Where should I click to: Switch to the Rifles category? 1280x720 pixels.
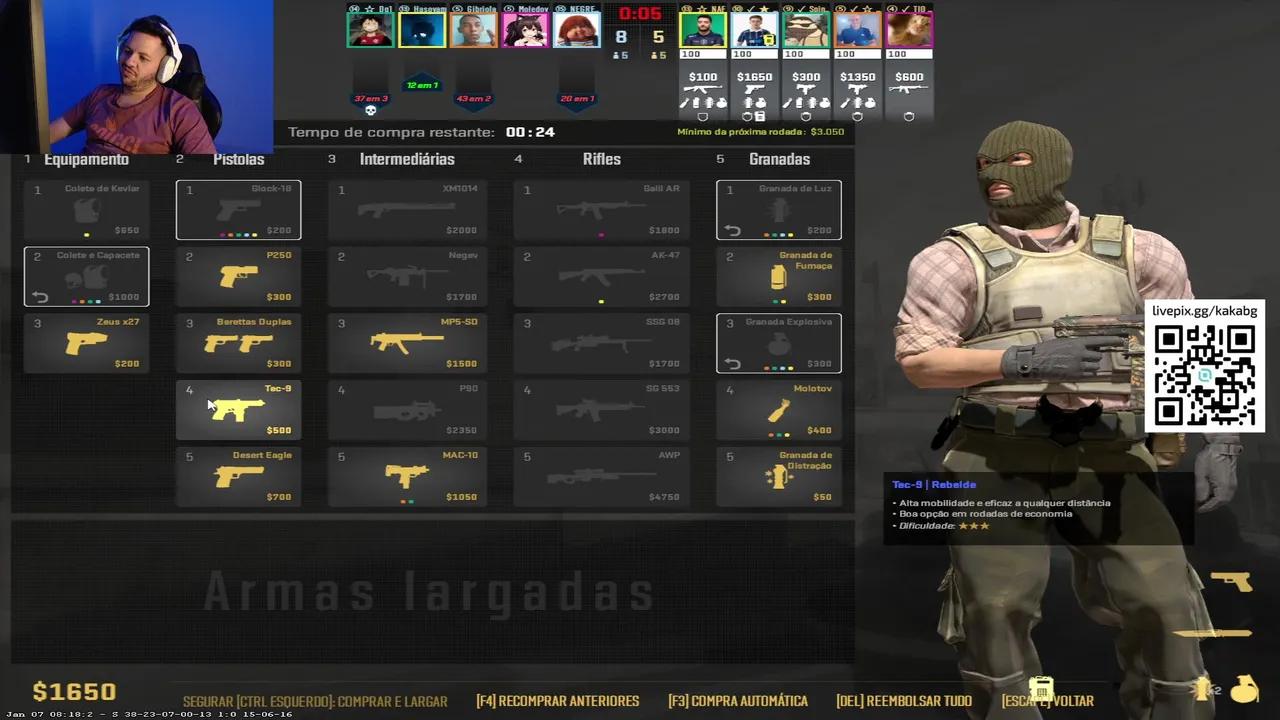(601, 158)
